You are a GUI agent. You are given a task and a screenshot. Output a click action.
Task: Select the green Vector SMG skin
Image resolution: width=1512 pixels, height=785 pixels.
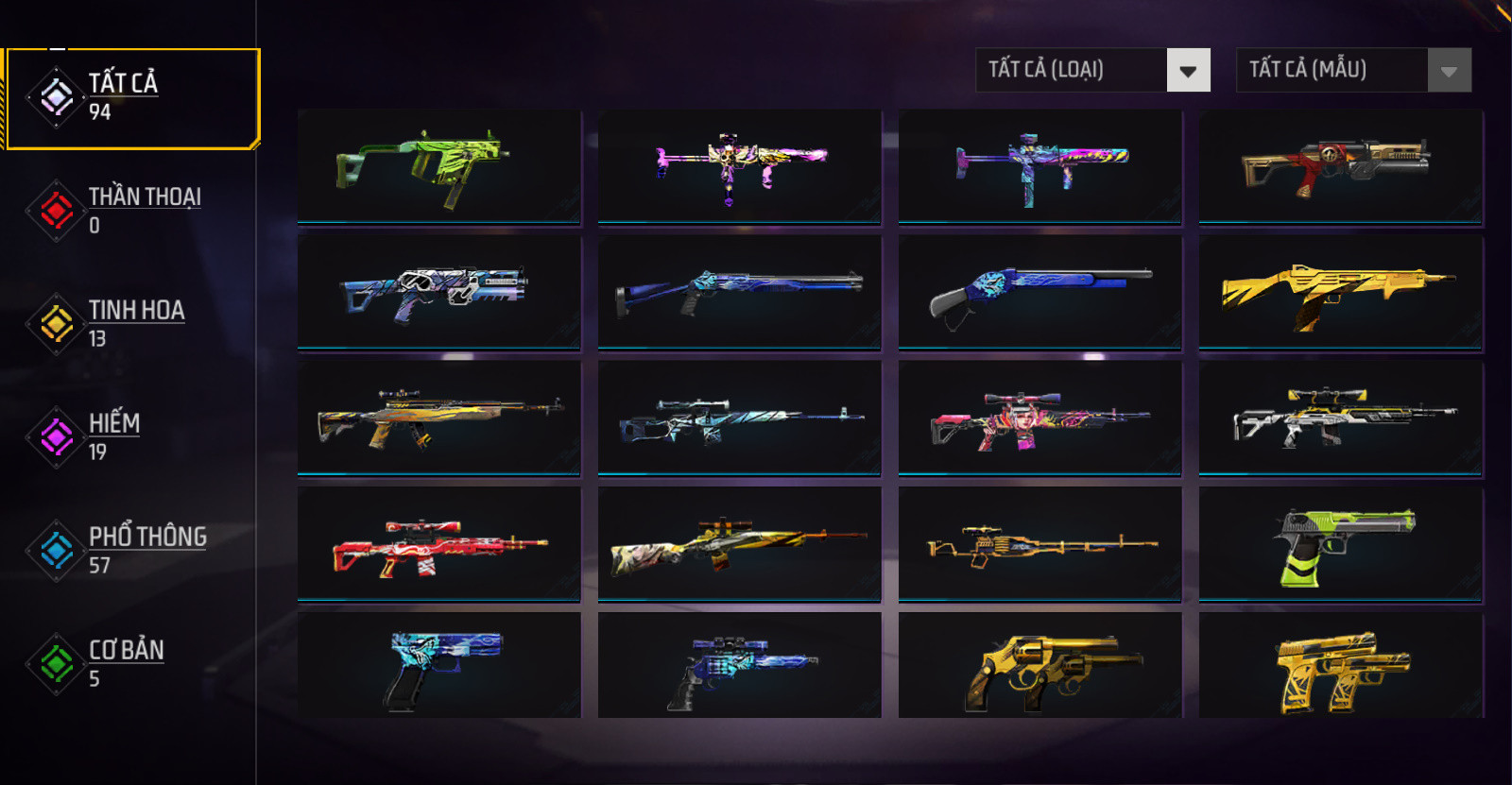pos(438,166)
